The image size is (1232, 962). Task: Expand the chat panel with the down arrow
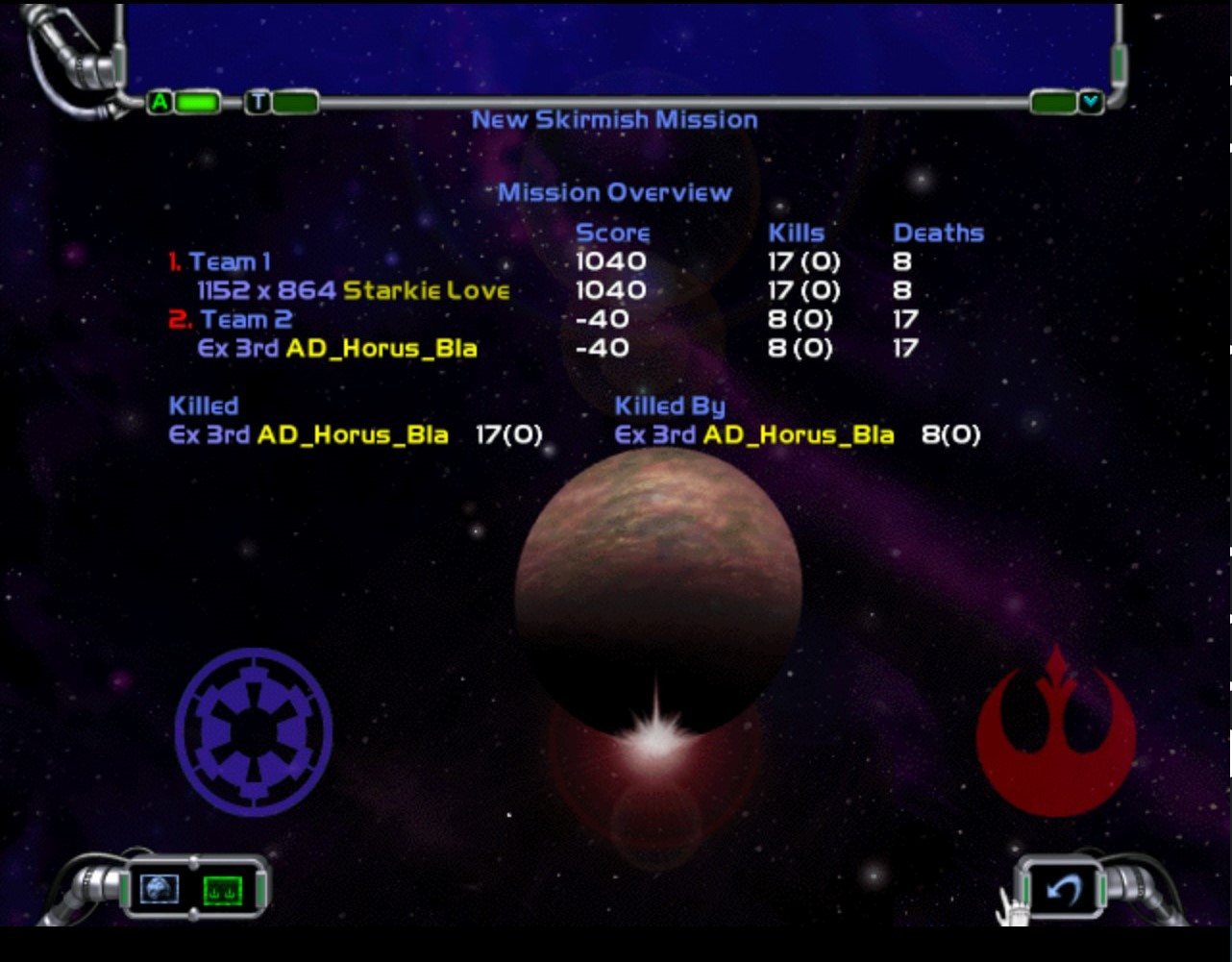[1090, 102]
